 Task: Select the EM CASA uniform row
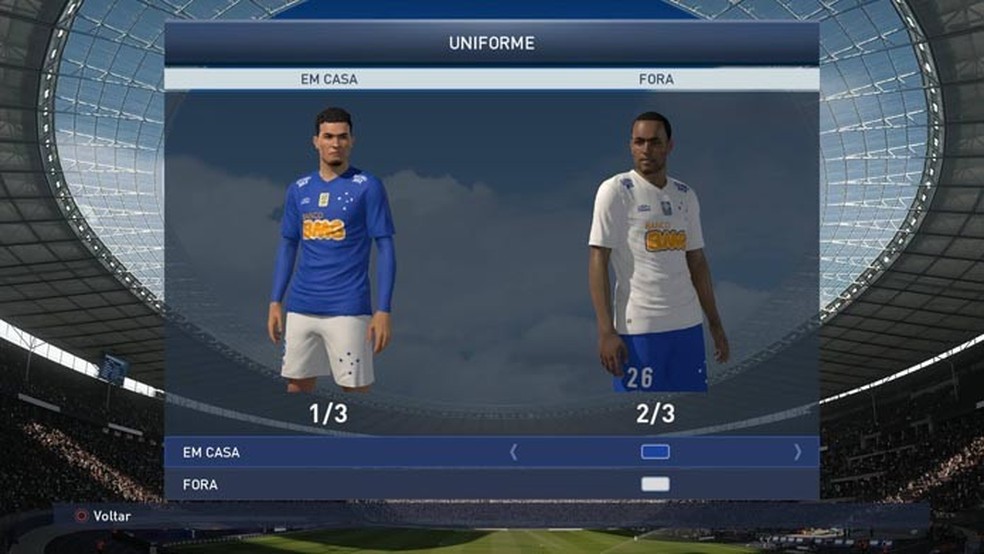[211, 452]
